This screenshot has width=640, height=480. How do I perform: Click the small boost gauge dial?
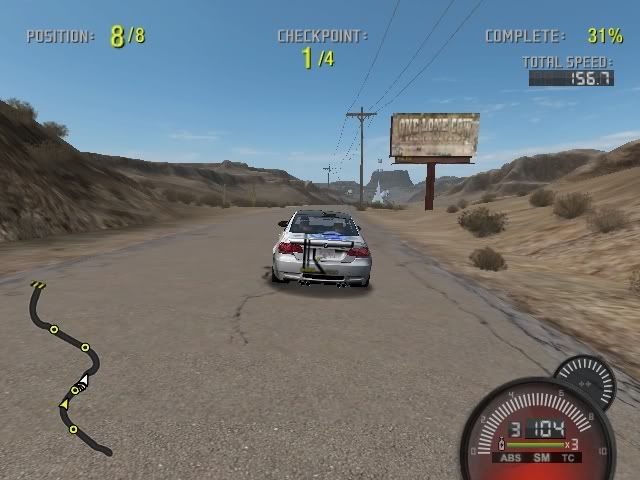[586, 381]
